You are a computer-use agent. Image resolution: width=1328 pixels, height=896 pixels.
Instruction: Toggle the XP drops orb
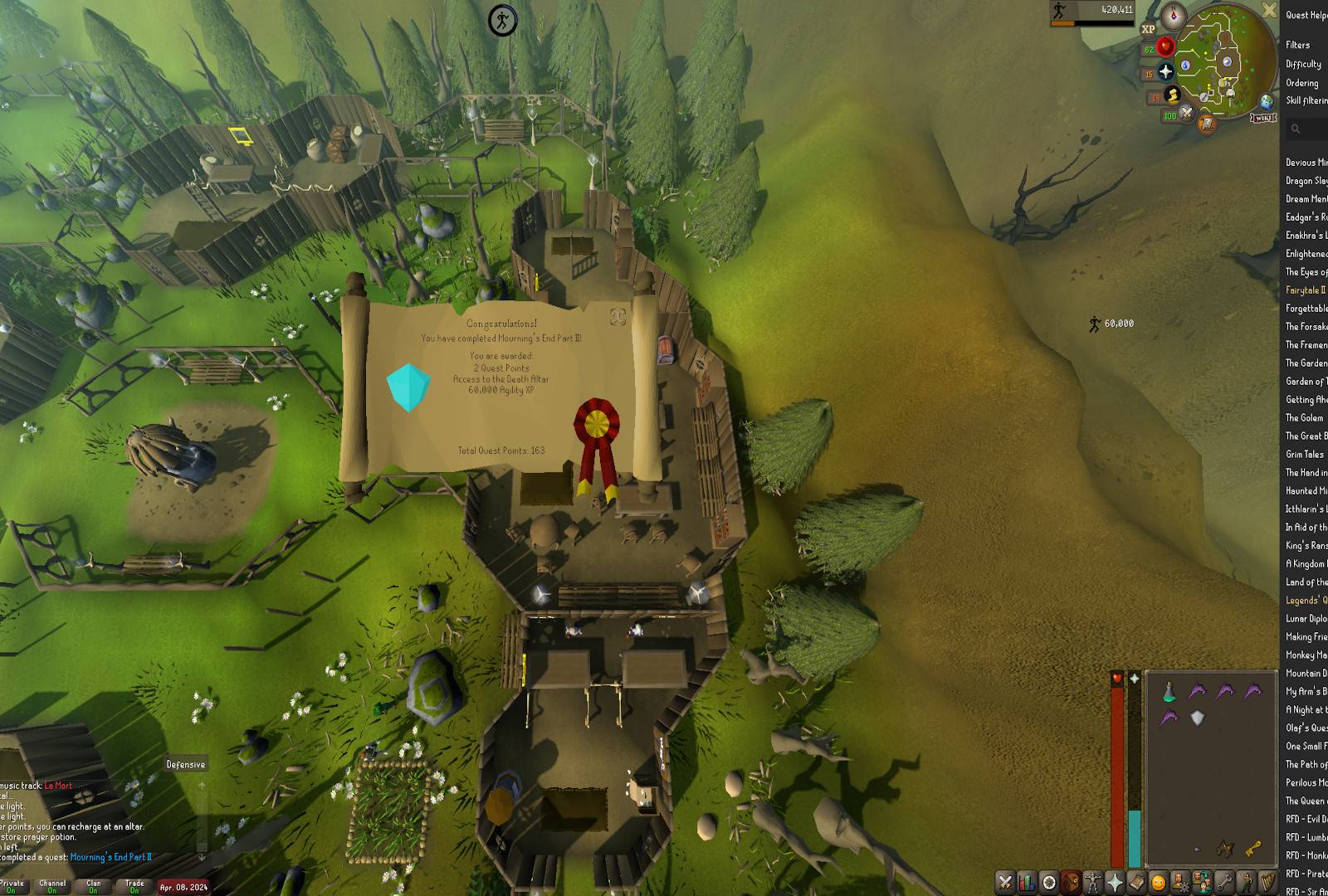[x=1148, y=29]
